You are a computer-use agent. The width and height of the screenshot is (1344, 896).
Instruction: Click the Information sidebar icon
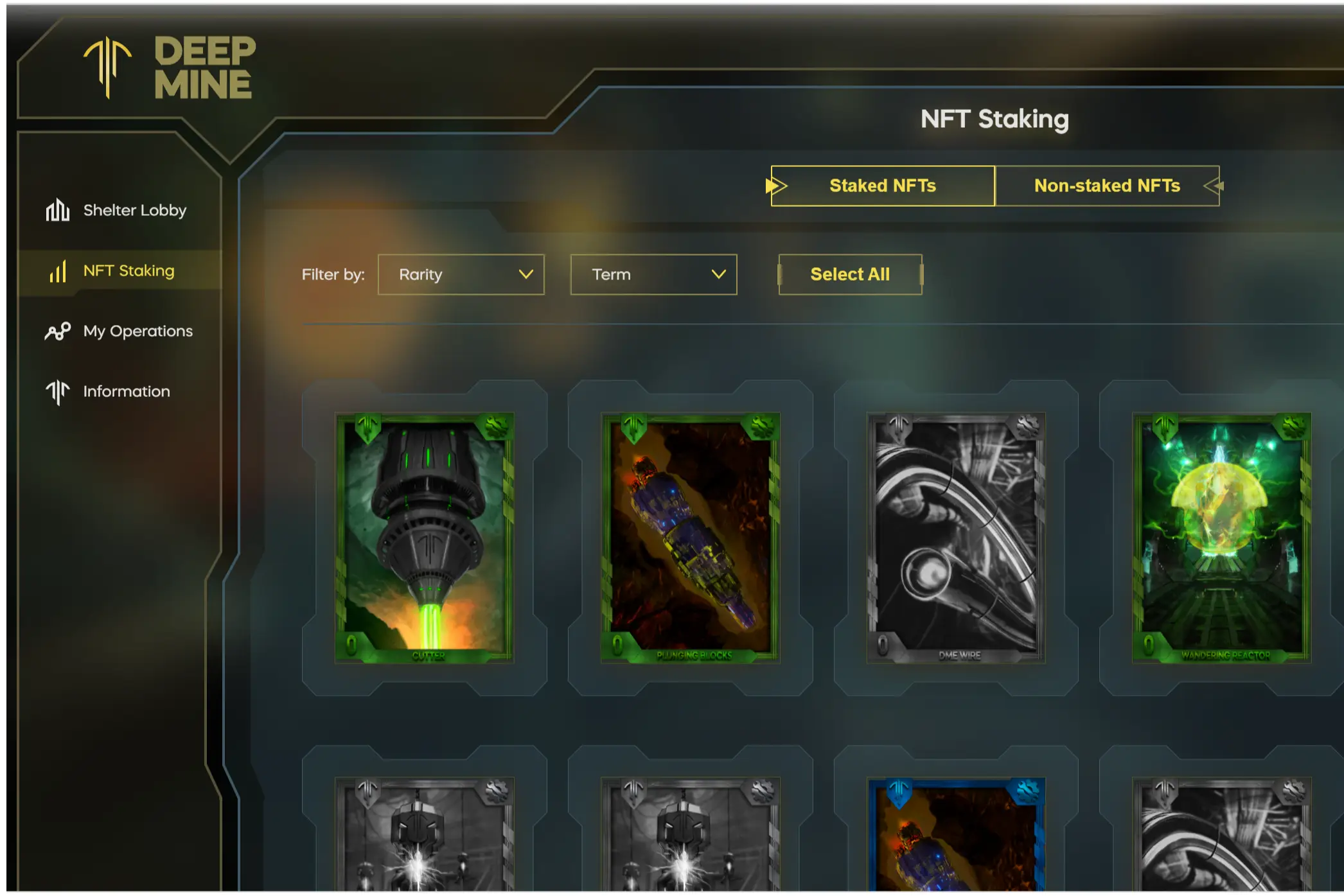[x=57, y=391]
